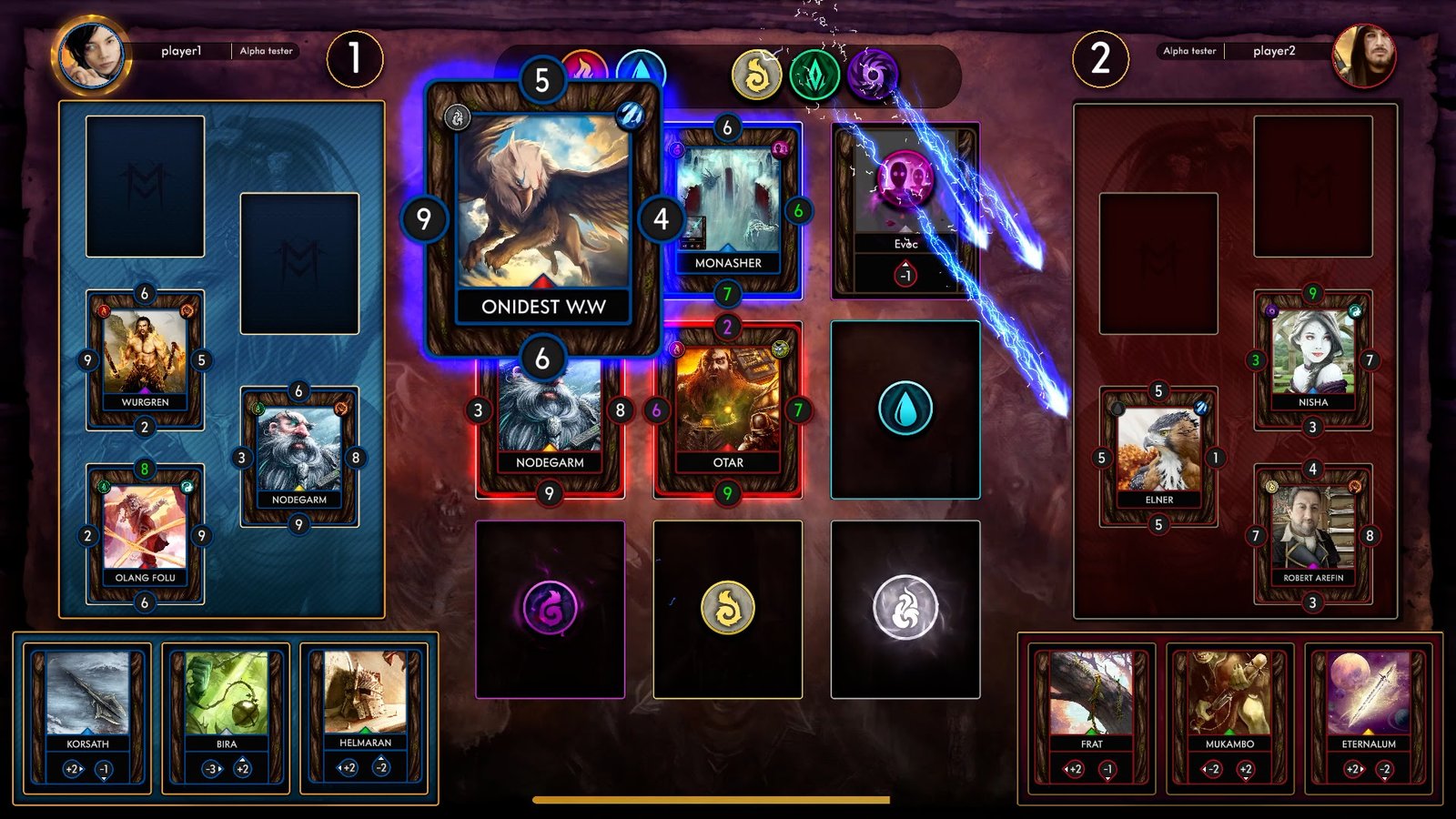
Task: Select the water drop board tile
Action: click(x=905, y=409)
